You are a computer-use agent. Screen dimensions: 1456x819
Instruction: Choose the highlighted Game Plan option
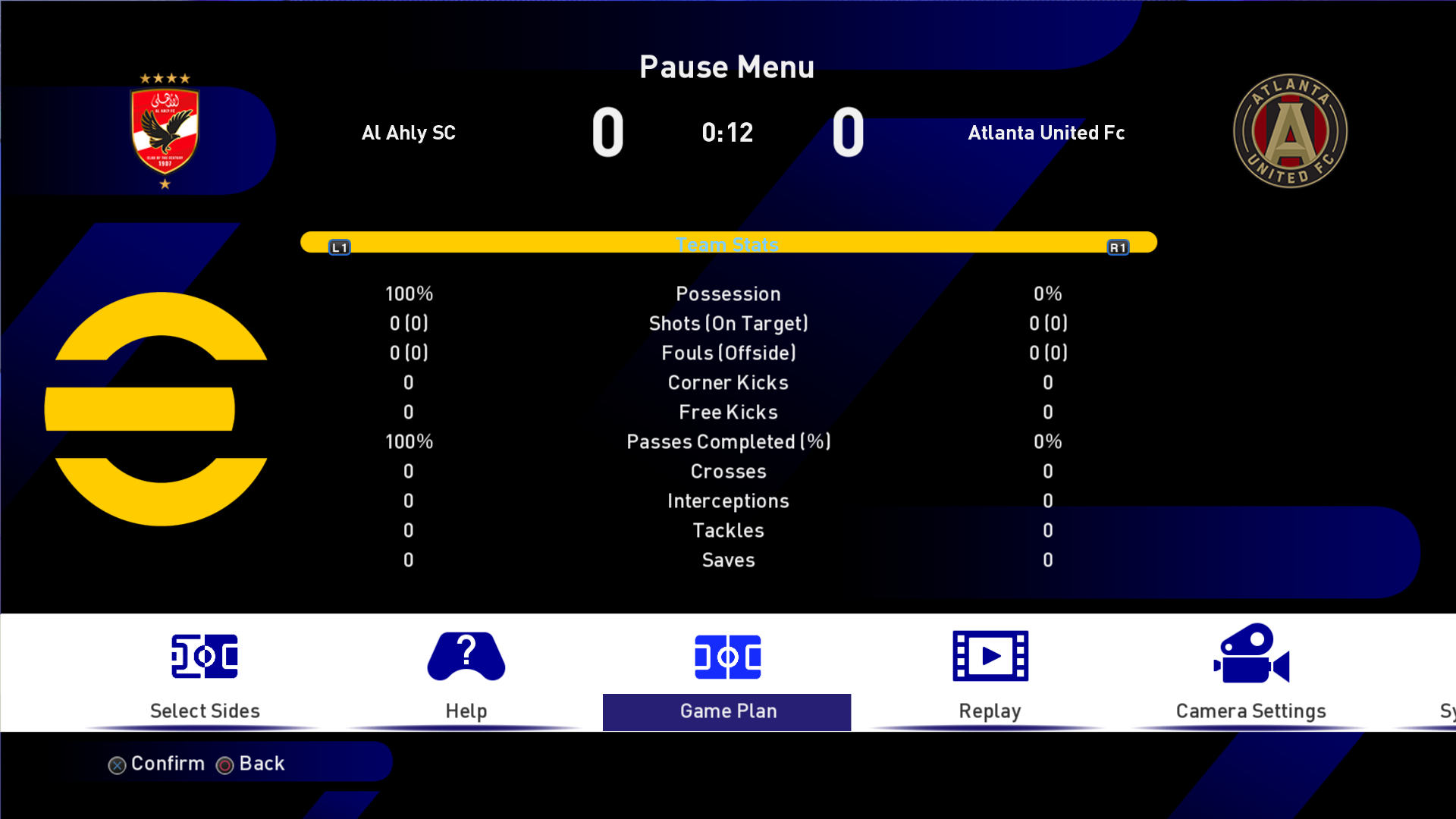pyautogui.click(x=727, y=674)
